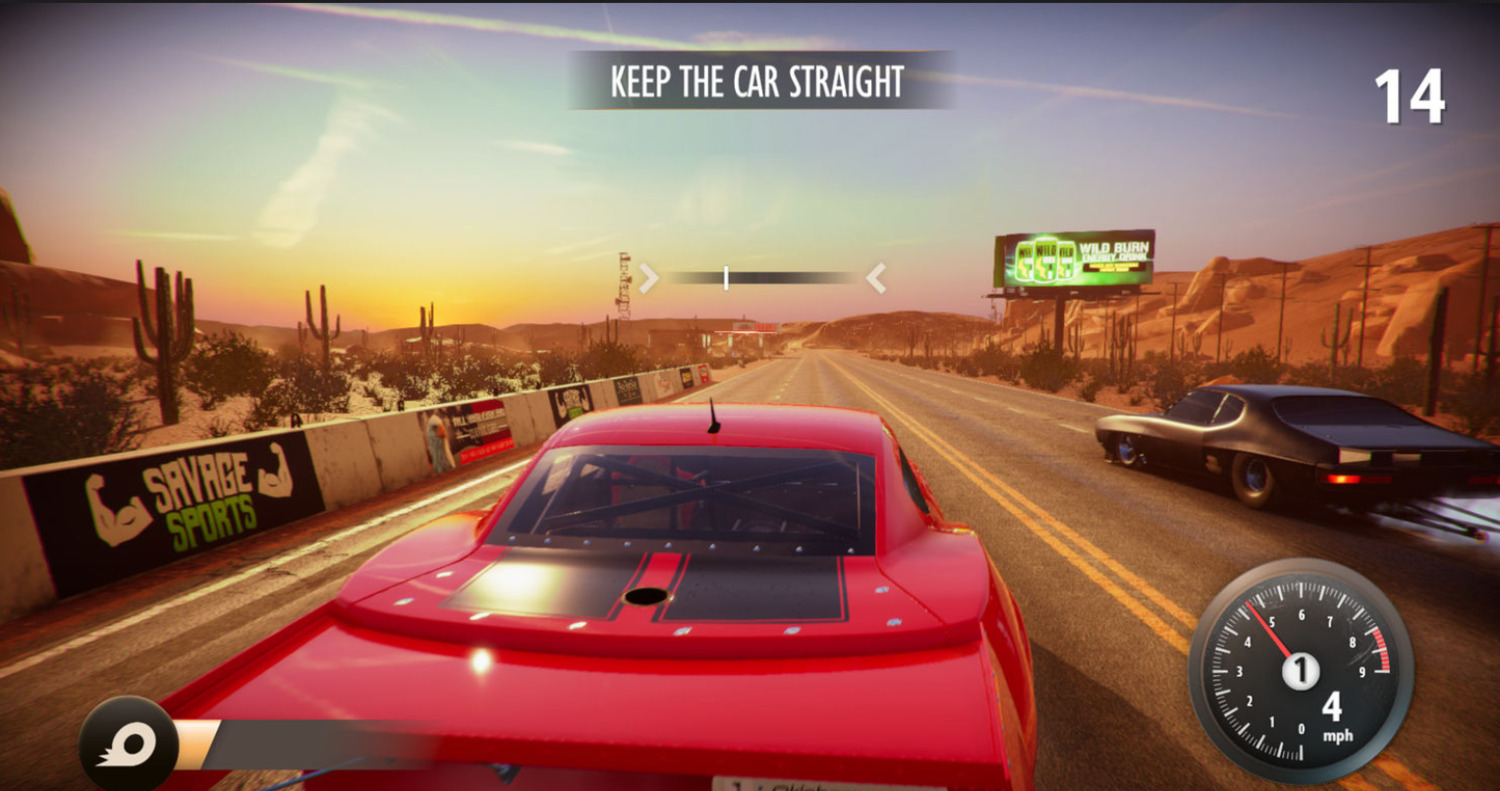Activate the nitro boost icon
This screenshot has width=1500, height=791.
tap(128, 745)
